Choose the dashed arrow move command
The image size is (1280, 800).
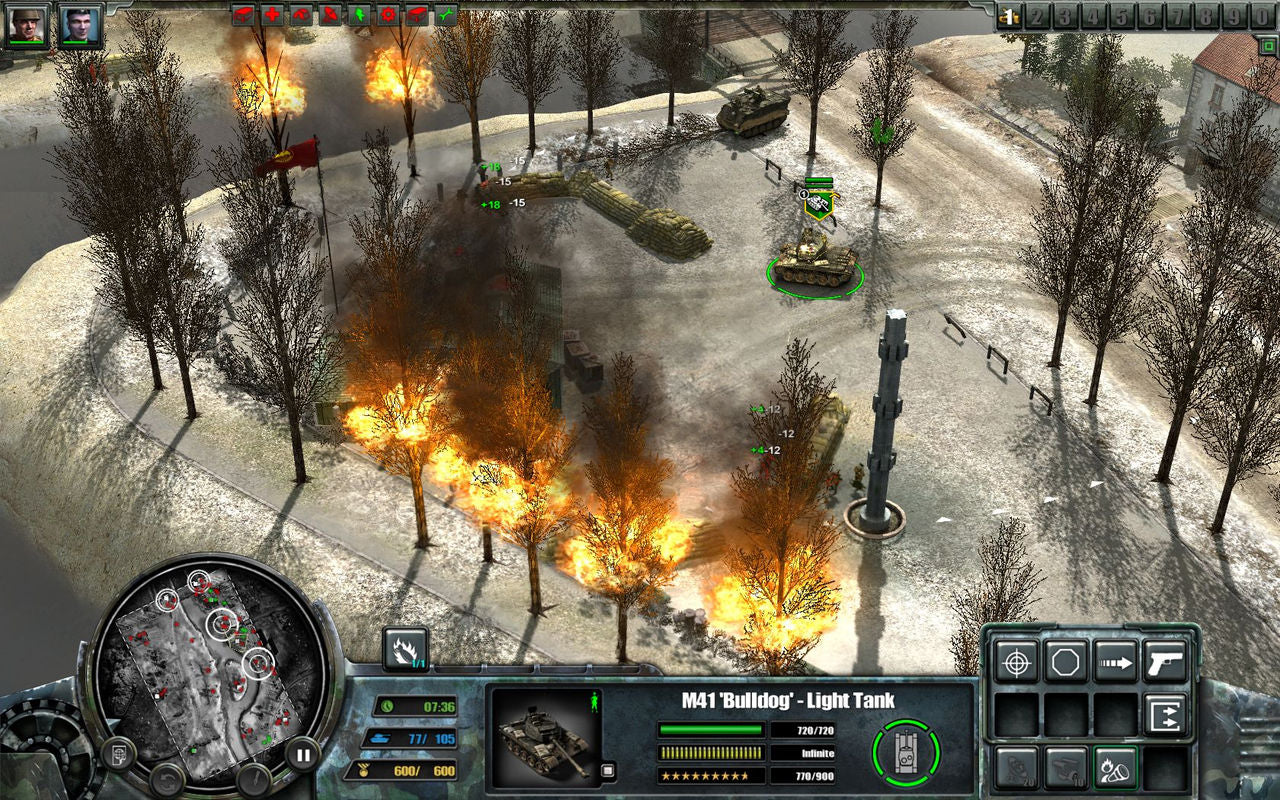pyautogui.click(x=1116, y=661)
